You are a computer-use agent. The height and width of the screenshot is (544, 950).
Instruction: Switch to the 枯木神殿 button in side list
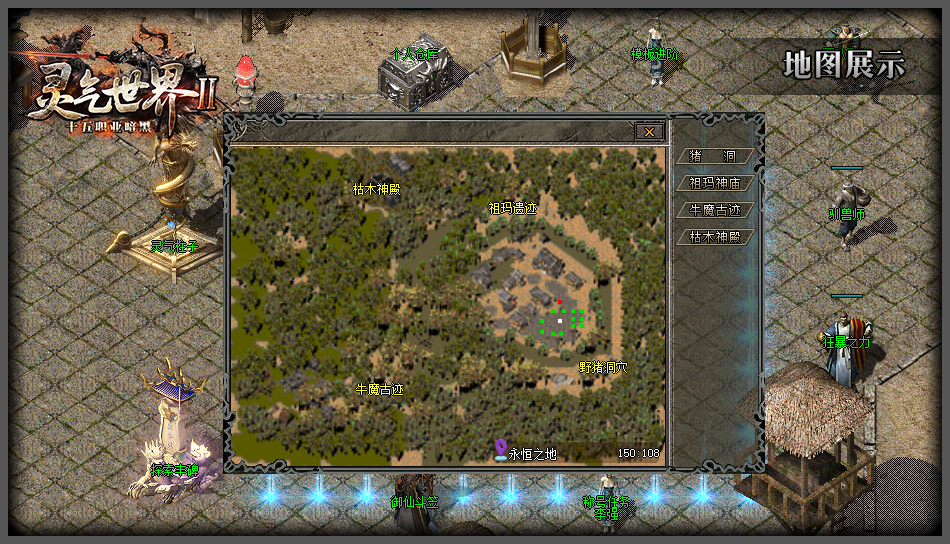pyautogui.click(x=715, y=238)
